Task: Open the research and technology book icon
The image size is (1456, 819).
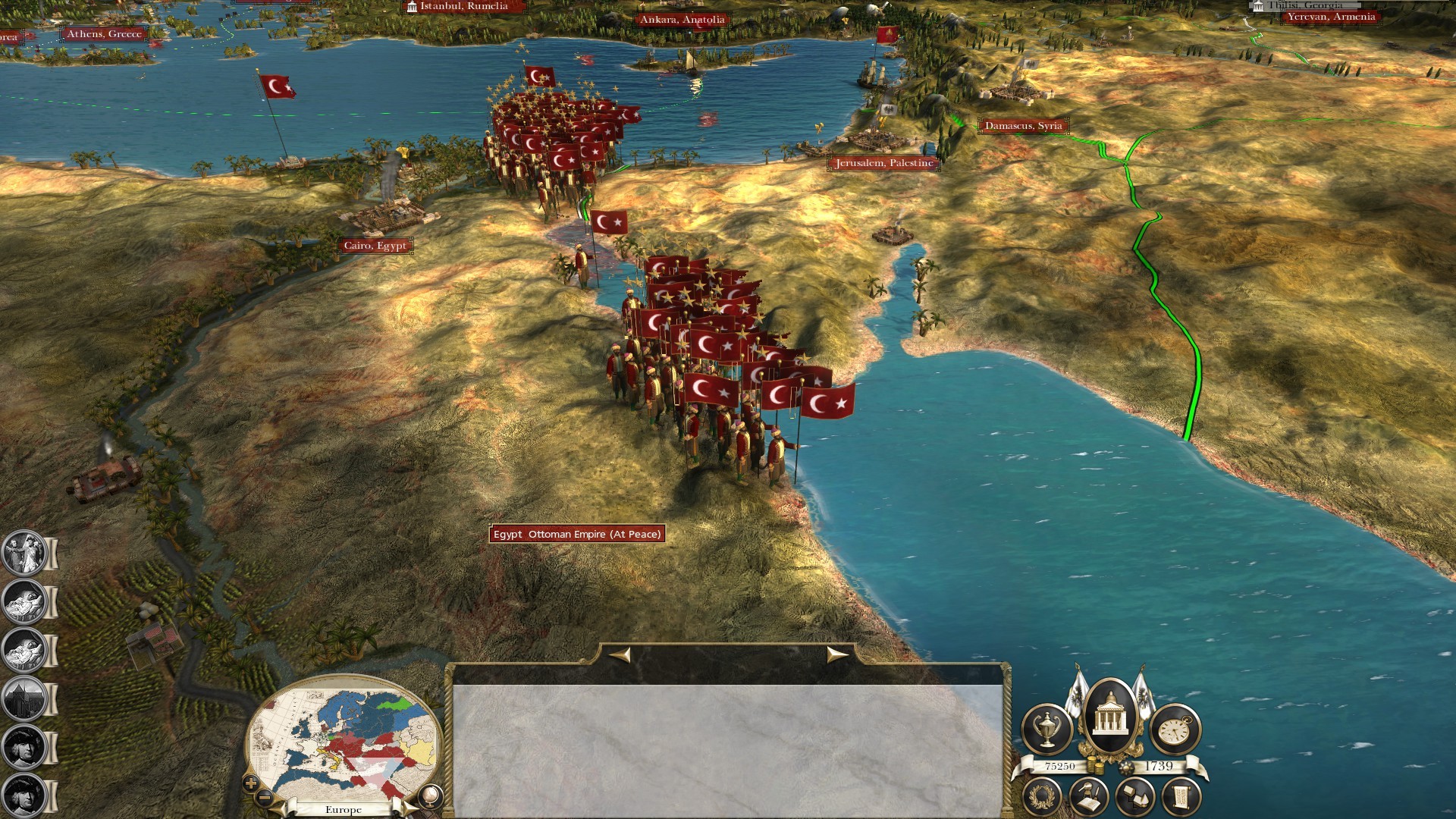Action: pyautogui.click(x=1088, y=797)
